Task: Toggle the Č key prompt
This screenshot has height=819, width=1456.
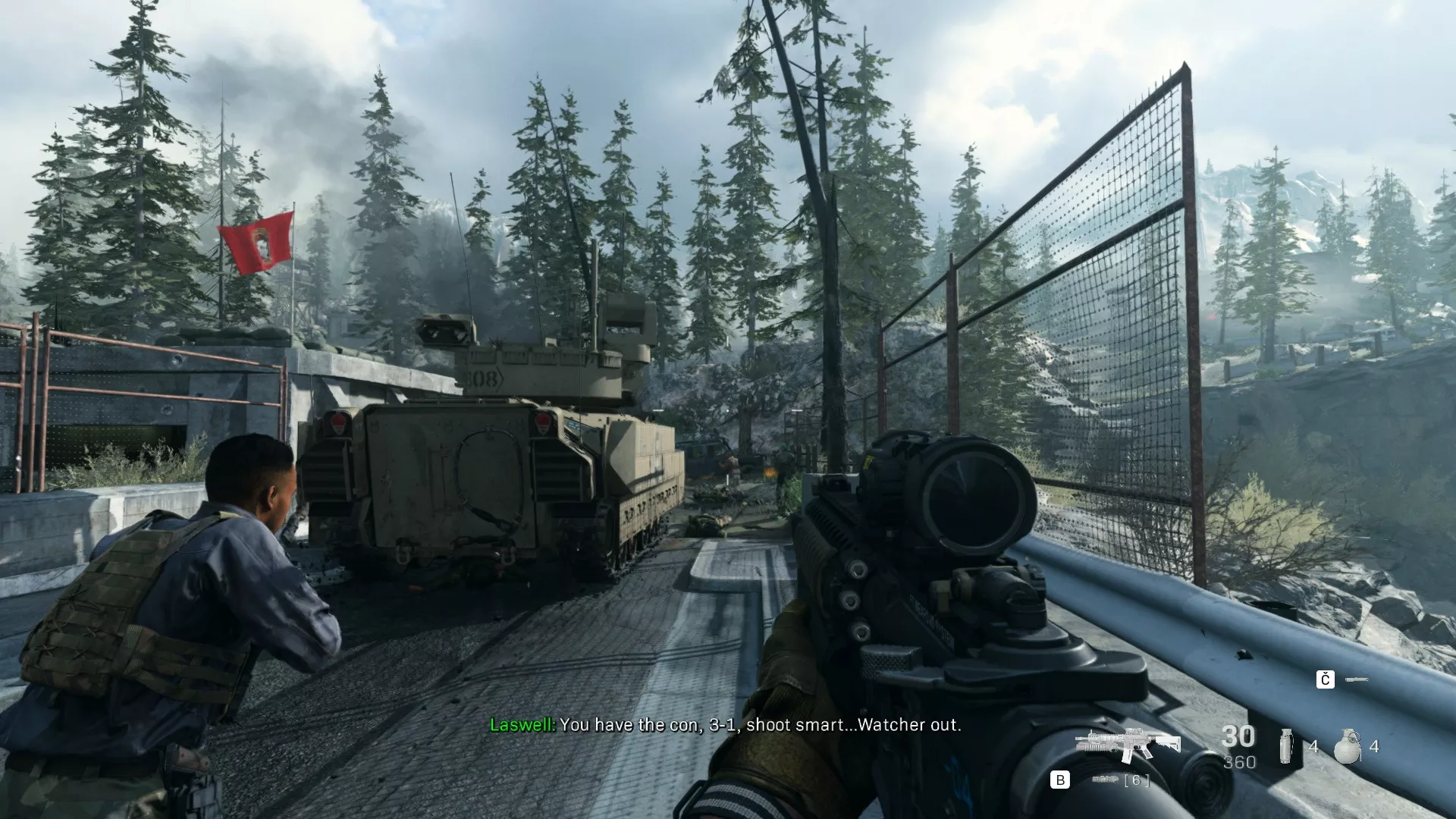Action: pos(1325,678)
